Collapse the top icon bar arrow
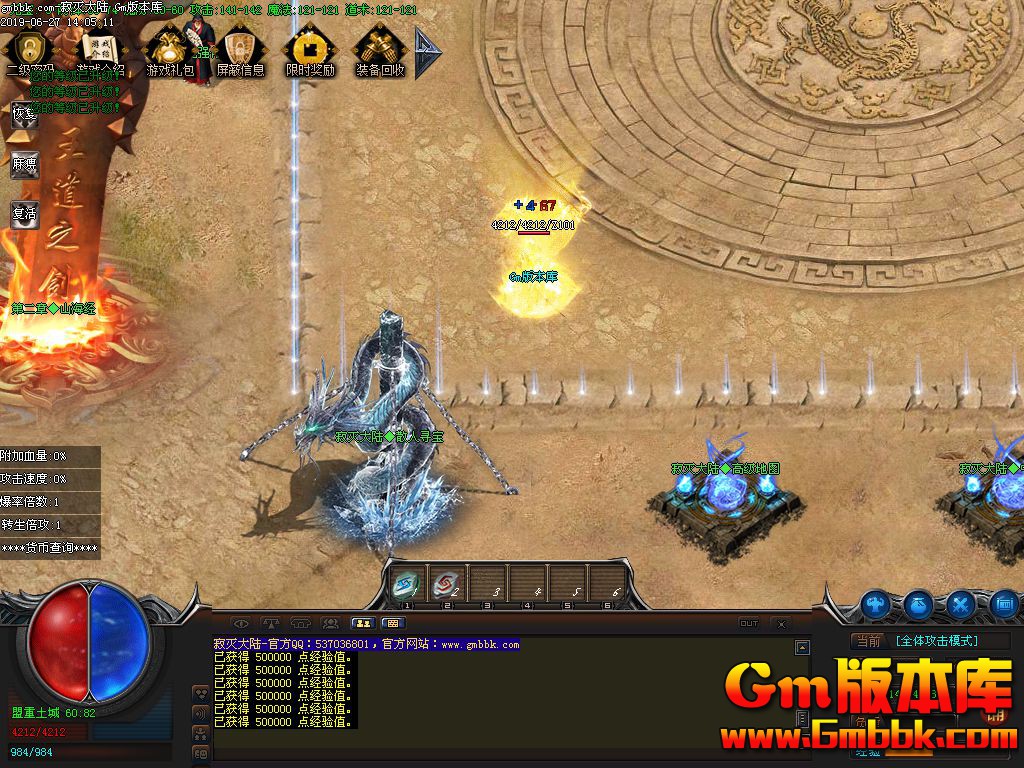 427,52
